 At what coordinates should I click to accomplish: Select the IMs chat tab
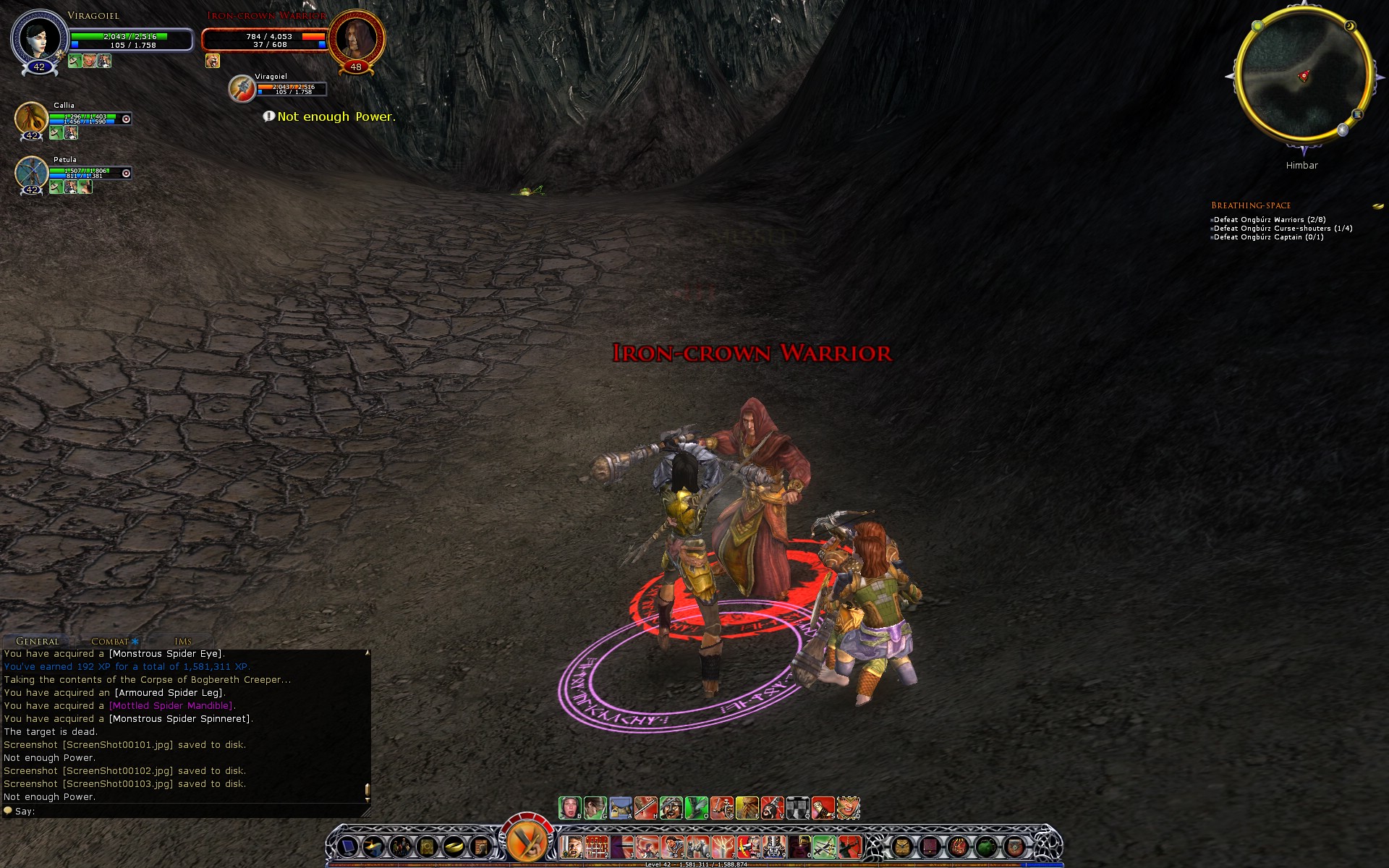[183, 641]
